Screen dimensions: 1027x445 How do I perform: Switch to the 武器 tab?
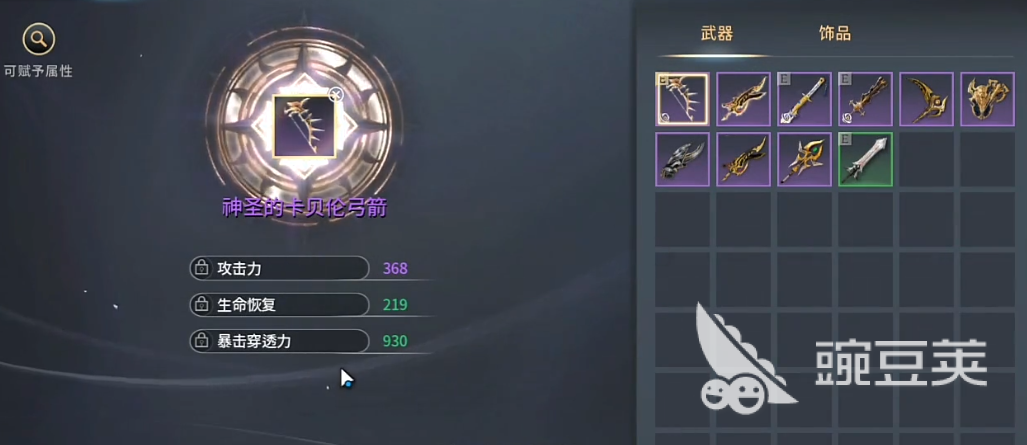717,34
